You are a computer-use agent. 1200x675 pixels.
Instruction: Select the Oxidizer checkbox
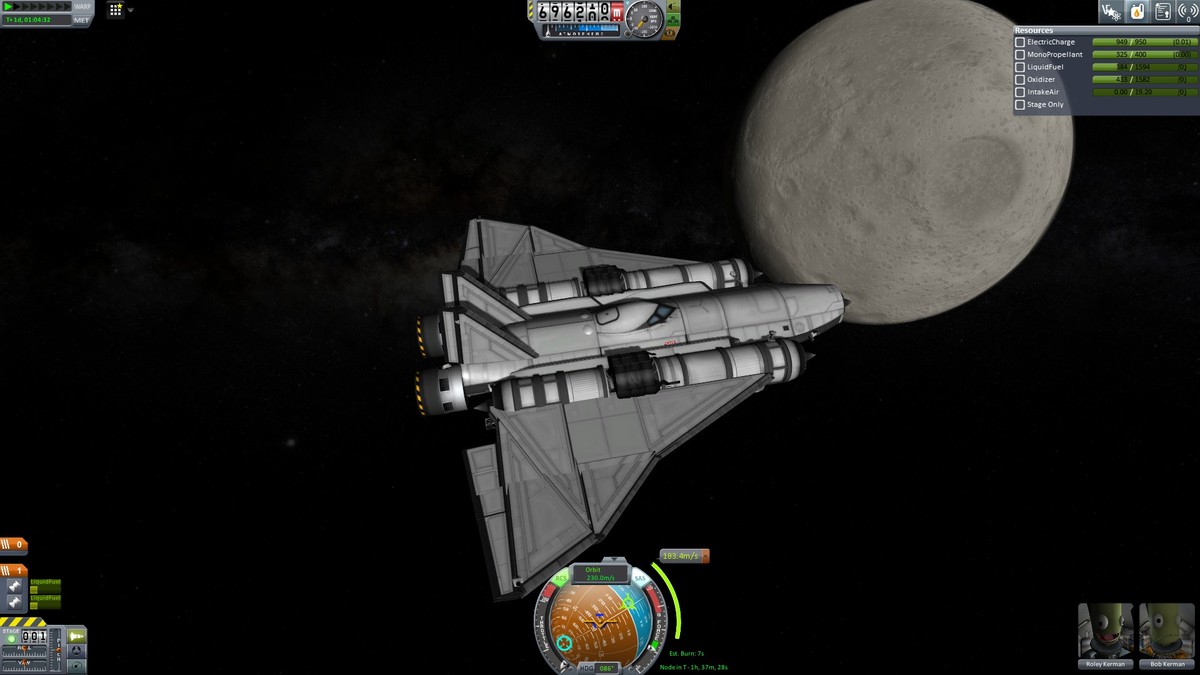tap(1020, 80)
